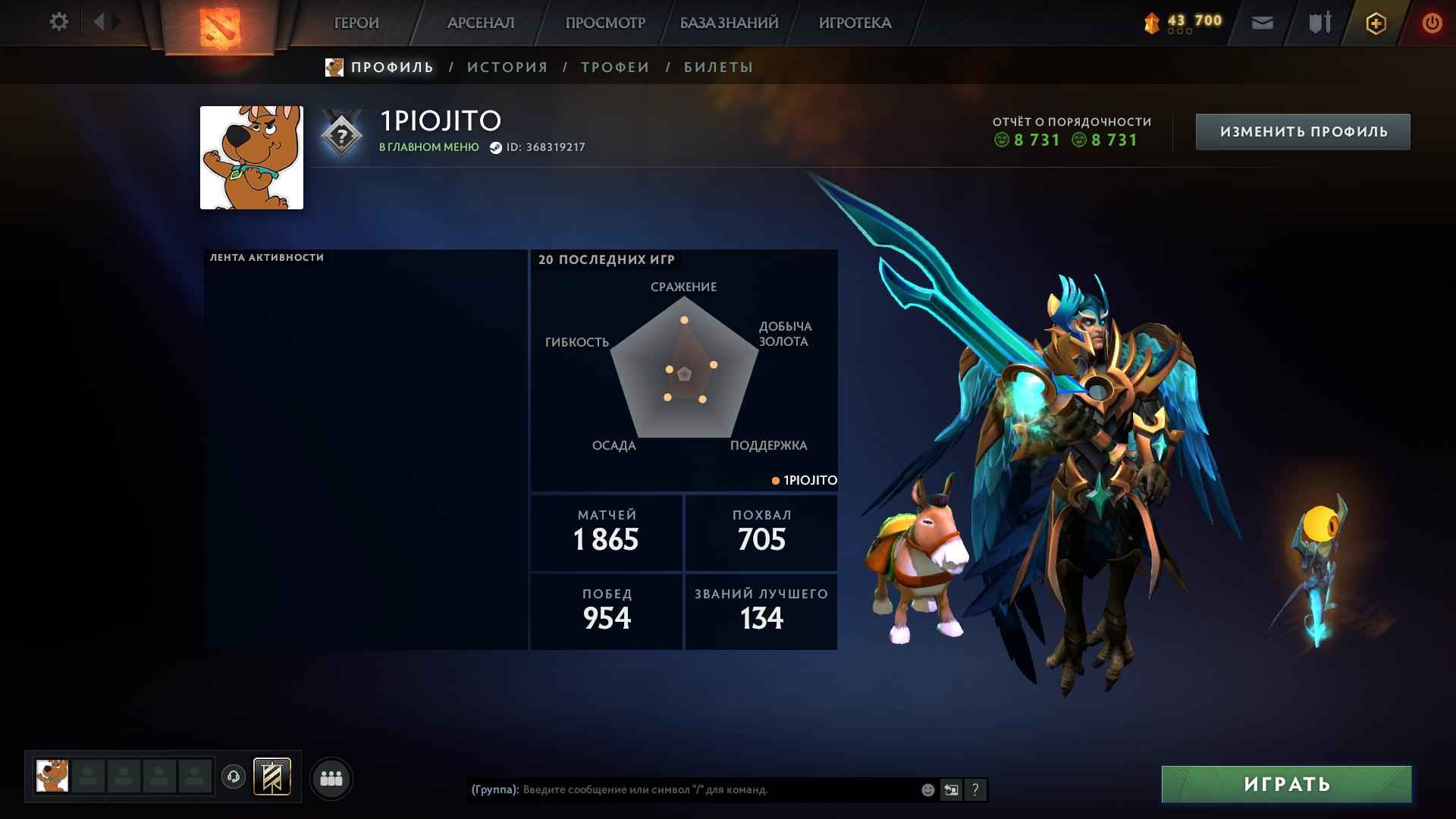This screenshot has width=1456, height=819.
Task: Open the headset voice chat icon
Action: pos(232,777)
